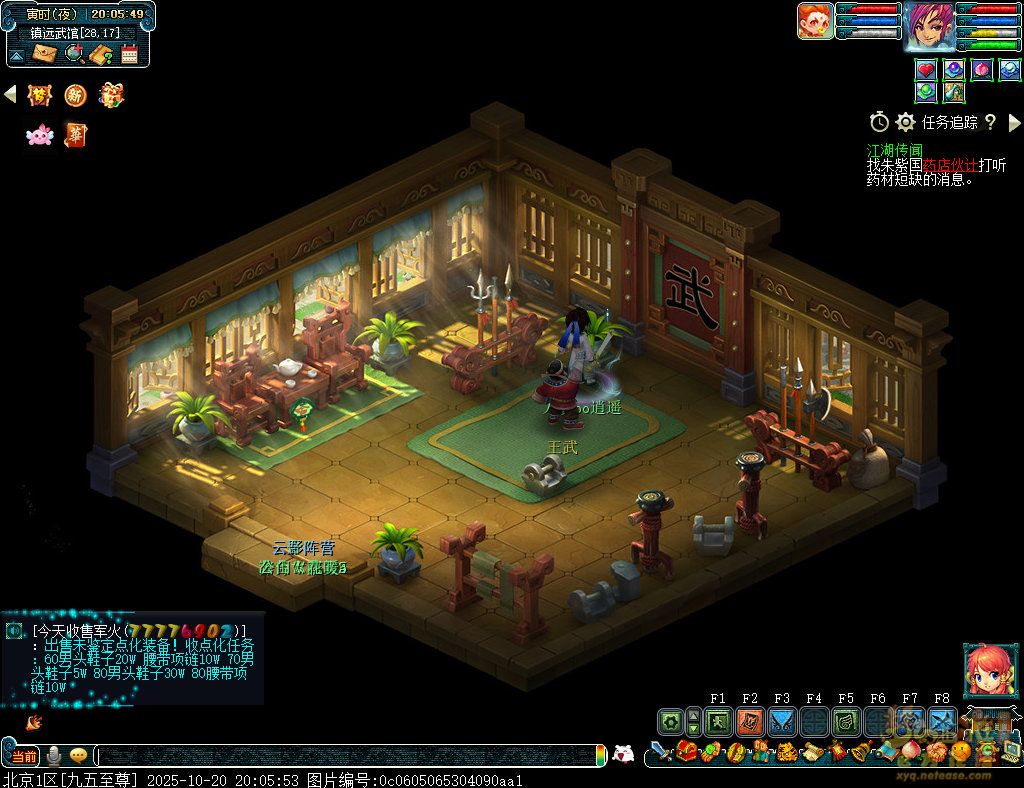The image size is (1024, 788).
Task: Follow the 药店伙计 quest link
Action: click(x=950, y=165)
